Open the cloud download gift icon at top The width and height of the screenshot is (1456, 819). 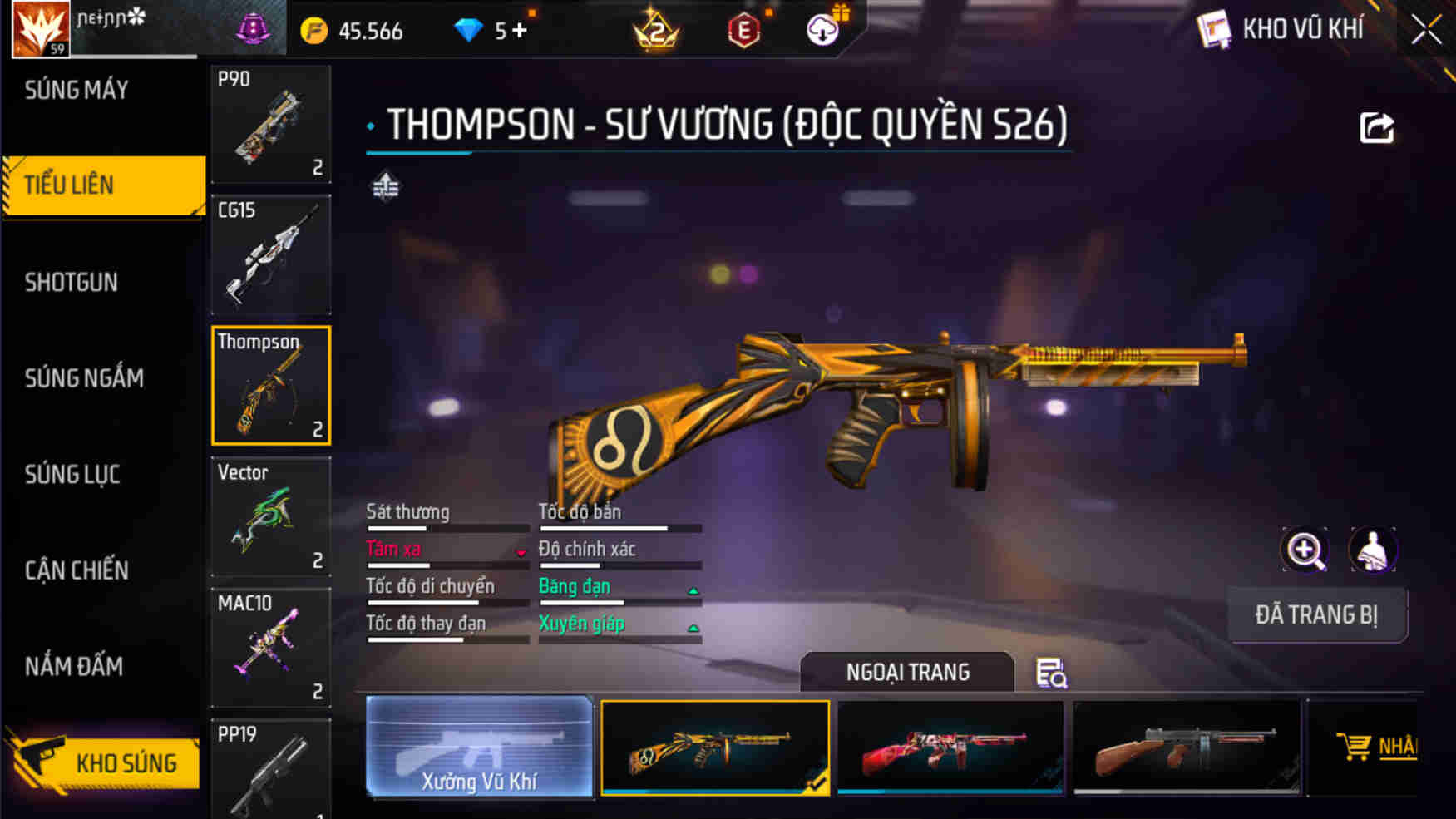tap(822, 28)
